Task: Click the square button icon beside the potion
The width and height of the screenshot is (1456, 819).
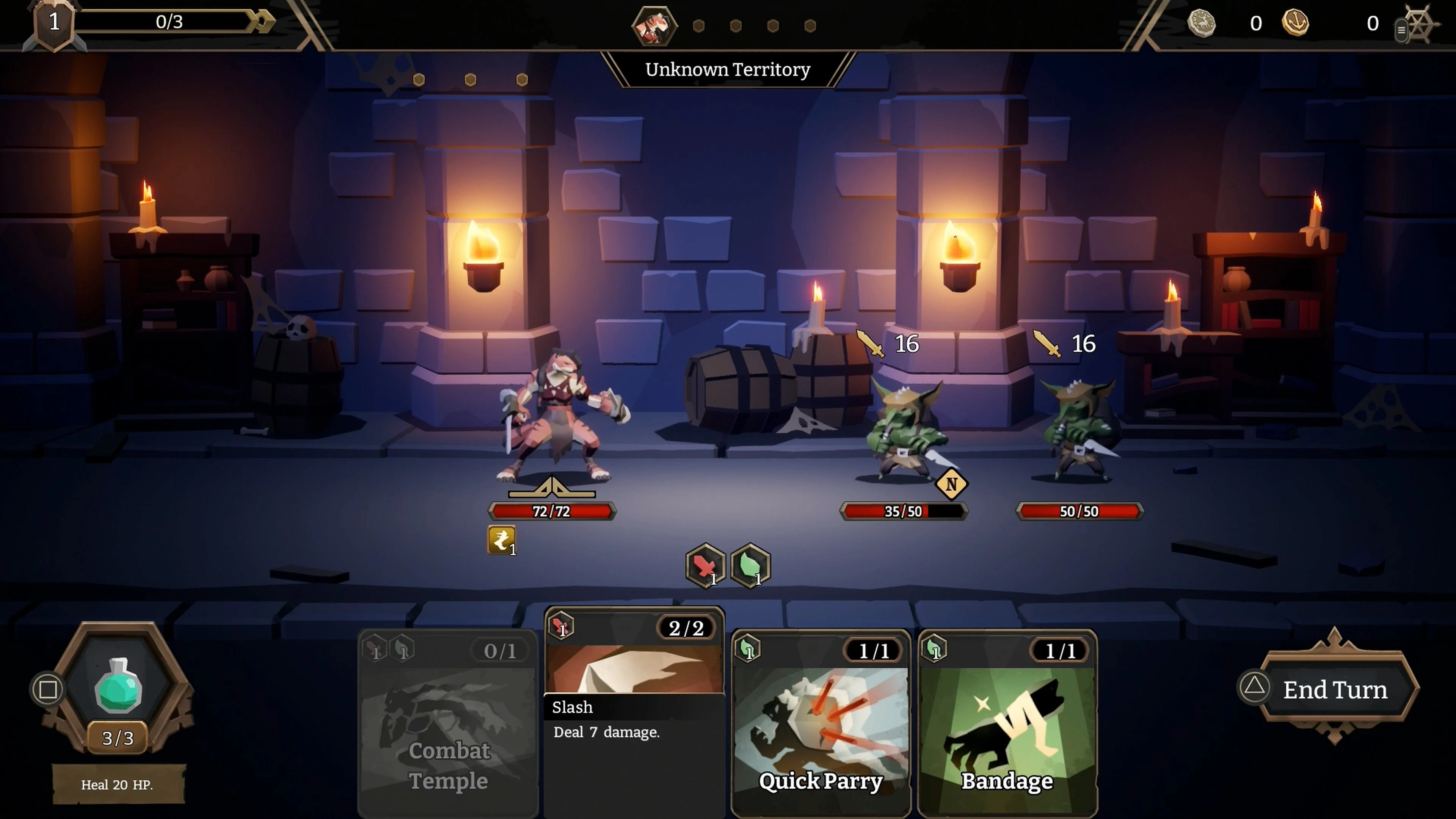Action: click(47, 689)
